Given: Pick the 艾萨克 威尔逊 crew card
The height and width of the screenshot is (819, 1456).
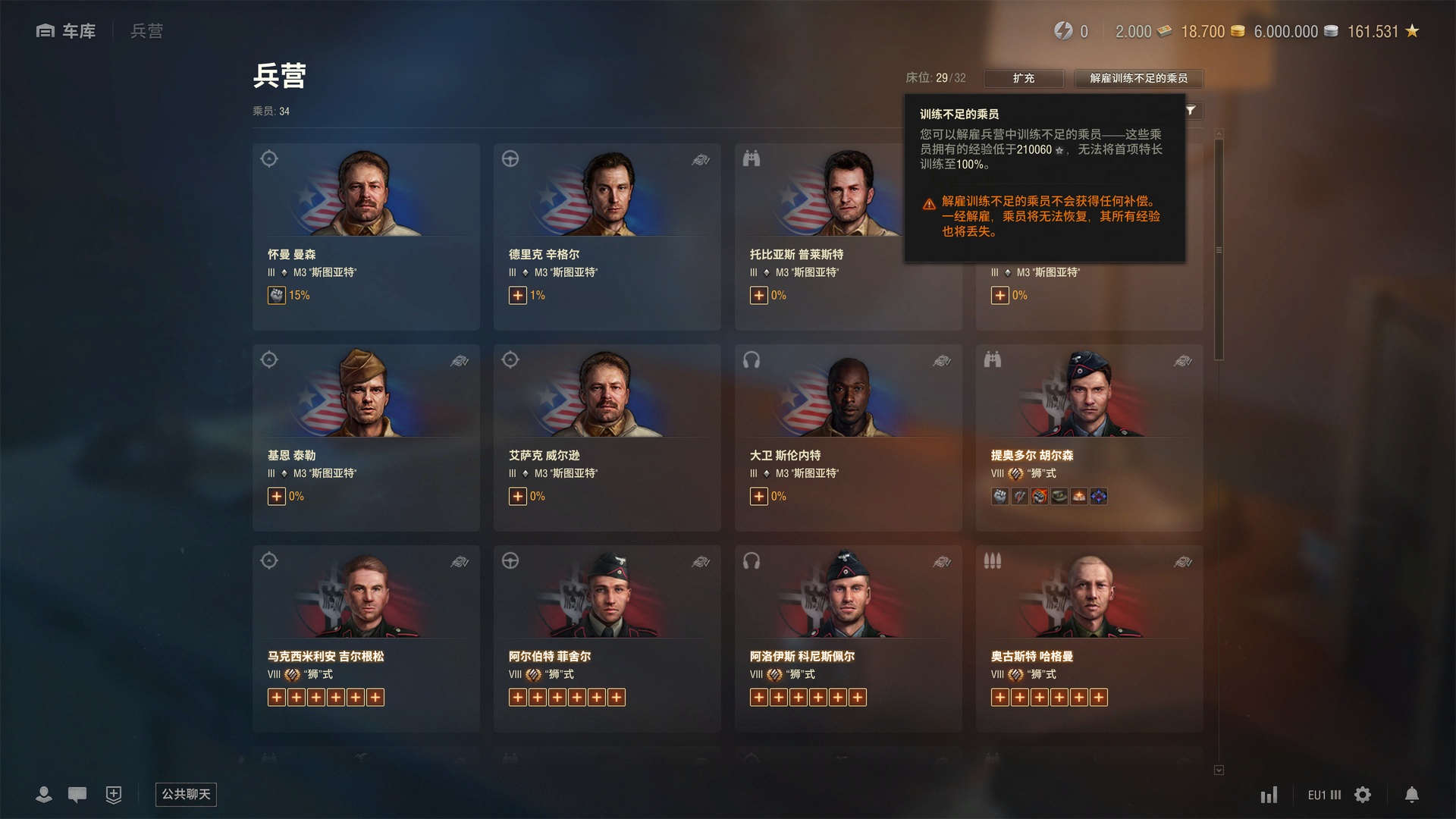Looking at the screenshot, I should pyautogui.click(x=607, y=437).
